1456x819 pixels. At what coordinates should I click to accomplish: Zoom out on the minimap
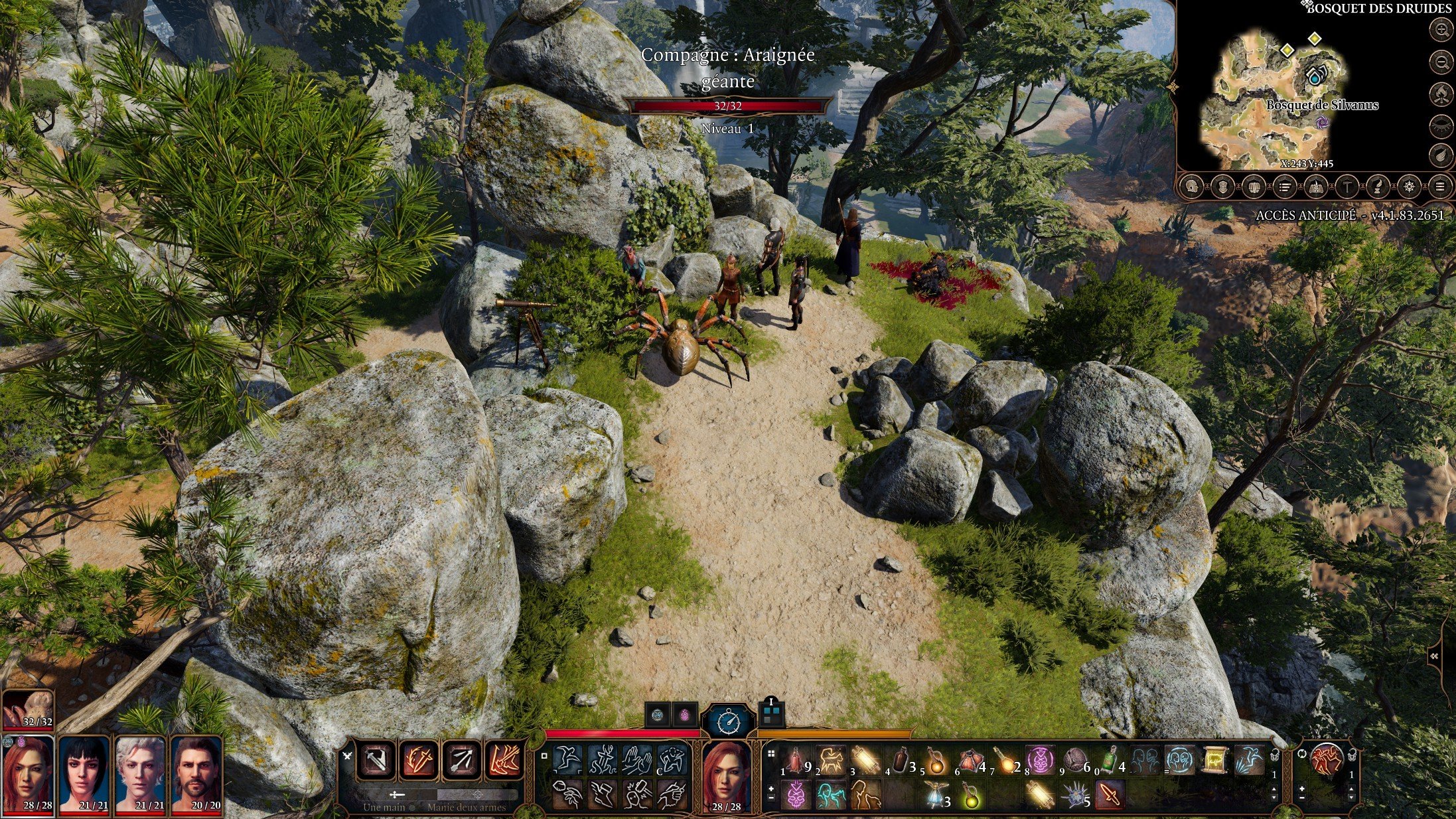coord(1441,63)
